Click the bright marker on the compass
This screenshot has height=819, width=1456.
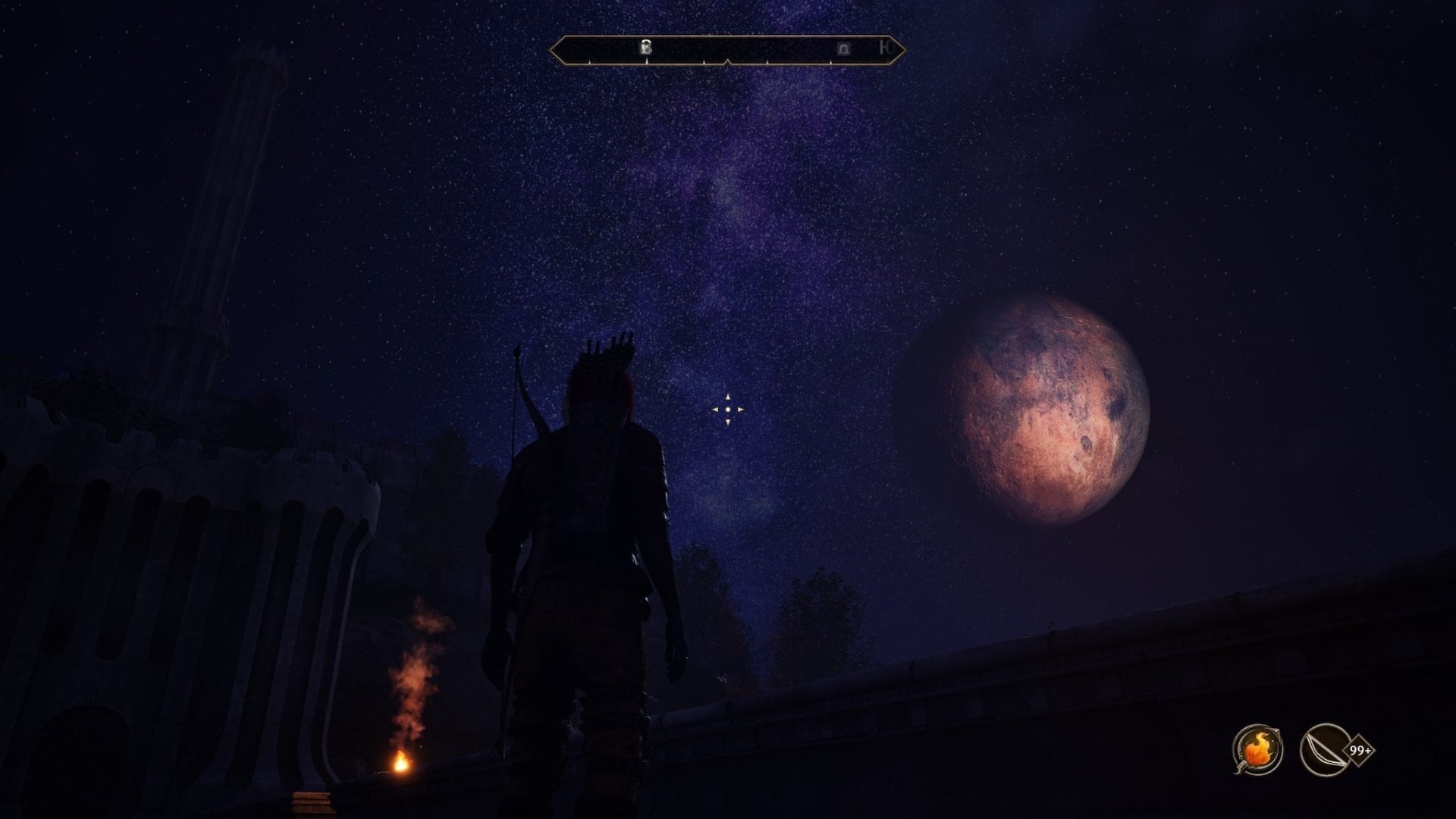point(646,48)
